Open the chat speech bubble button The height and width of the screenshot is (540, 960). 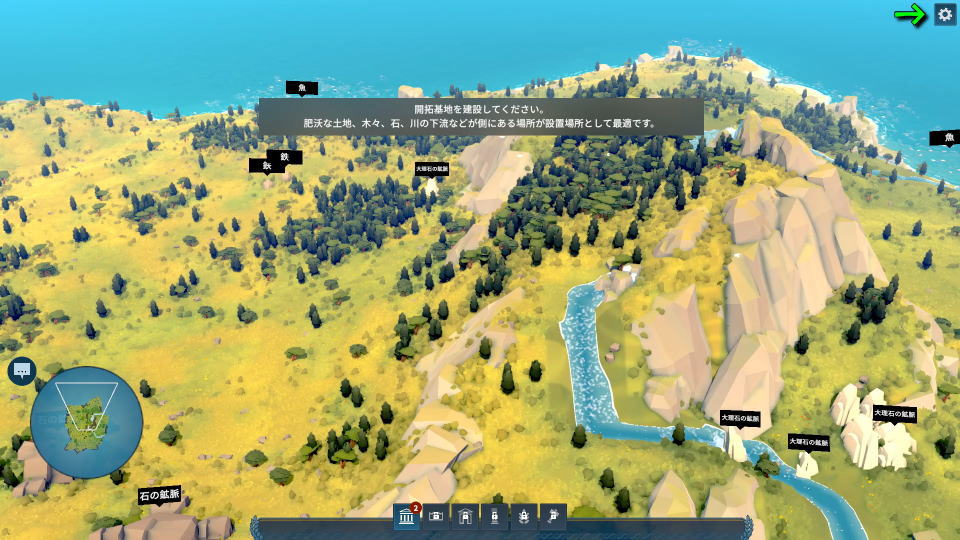click(21, 371)
